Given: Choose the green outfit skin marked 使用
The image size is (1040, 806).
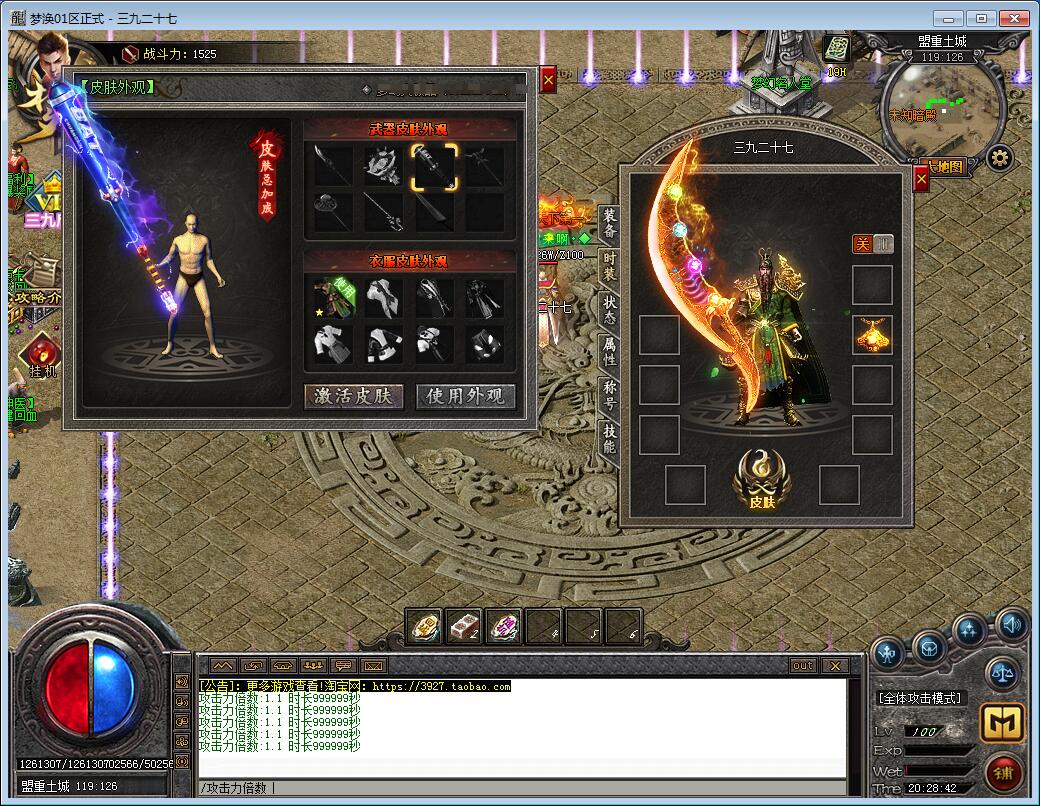Looking at the screenshot, I should [333, 297].
